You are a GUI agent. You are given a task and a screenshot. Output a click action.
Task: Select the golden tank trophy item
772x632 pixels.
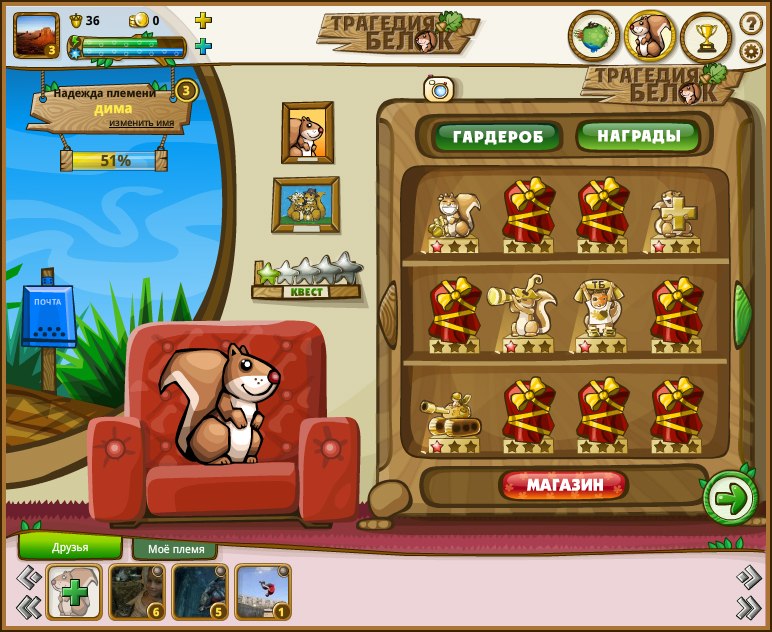point(453,417)
